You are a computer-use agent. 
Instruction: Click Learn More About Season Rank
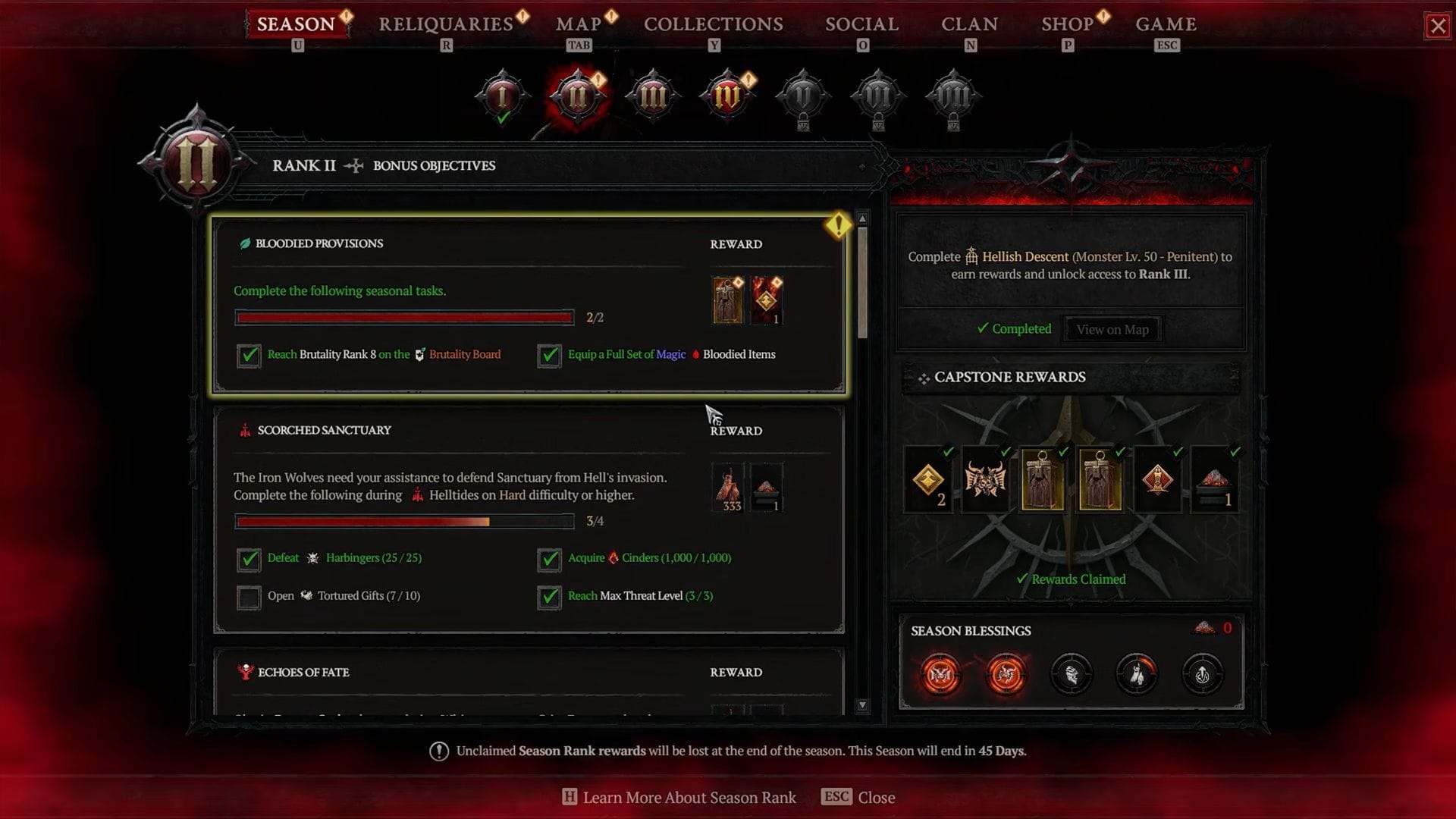[x=687, y=797]
